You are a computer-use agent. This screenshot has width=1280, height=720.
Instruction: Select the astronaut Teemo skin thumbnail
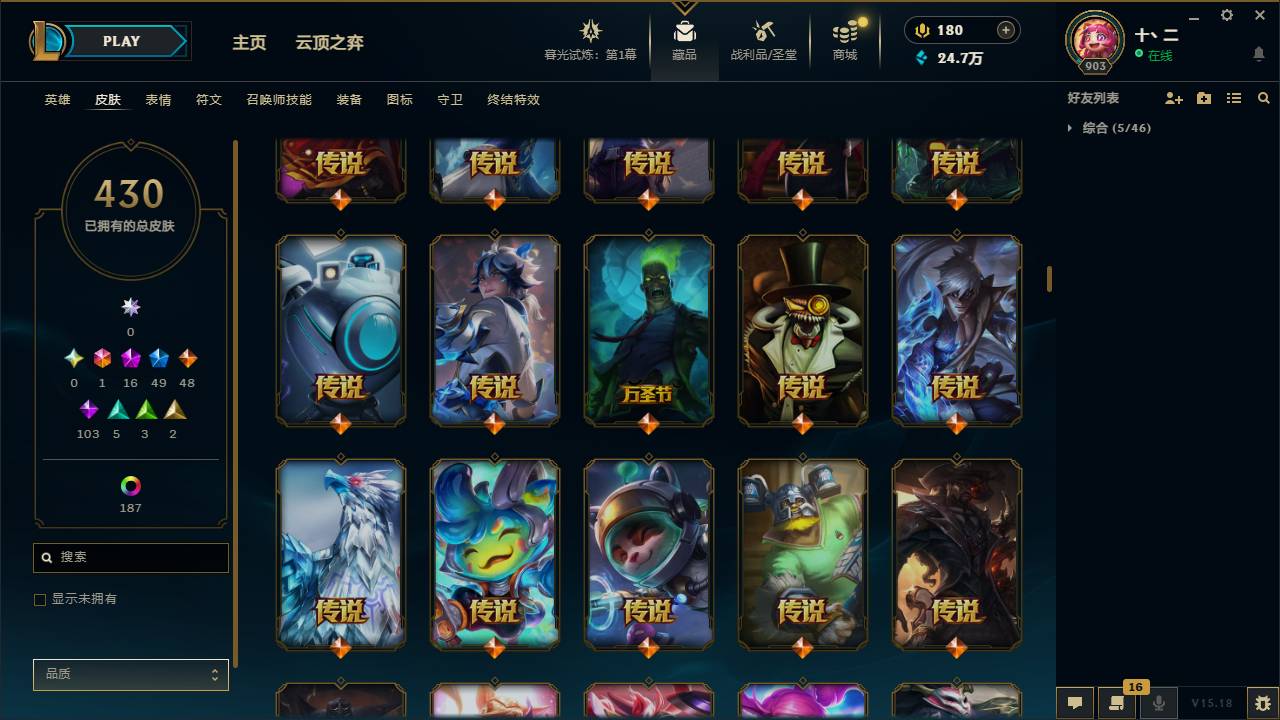pos(648,555)
